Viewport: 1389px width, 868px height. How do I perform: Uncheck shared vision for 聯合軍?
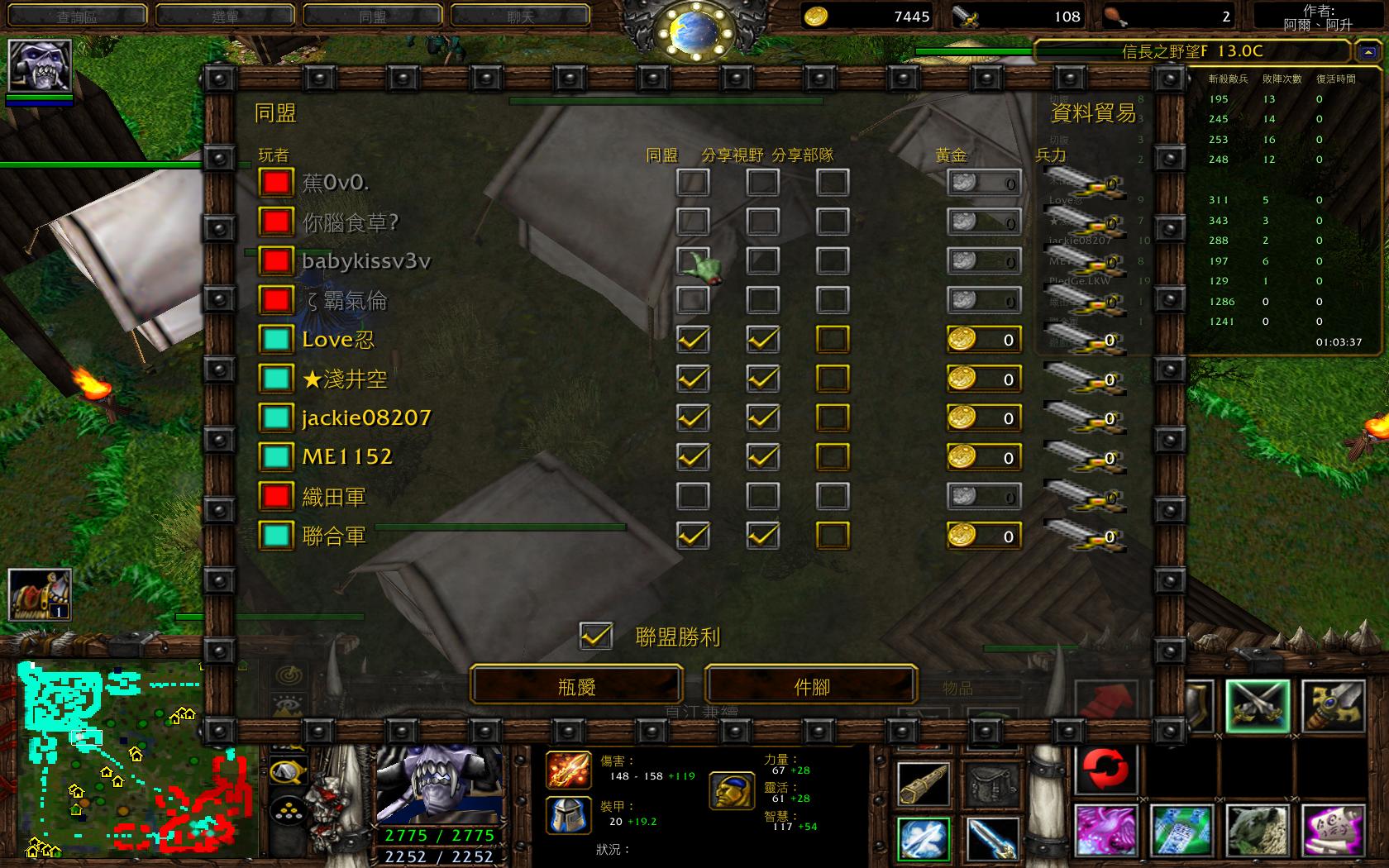click(x=762, y=536)
